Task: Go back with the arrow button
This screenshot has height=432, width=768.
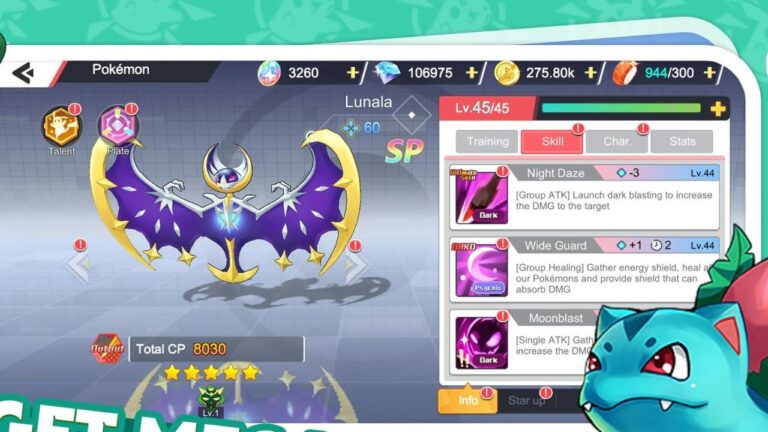Action: [x=23, y=73]
